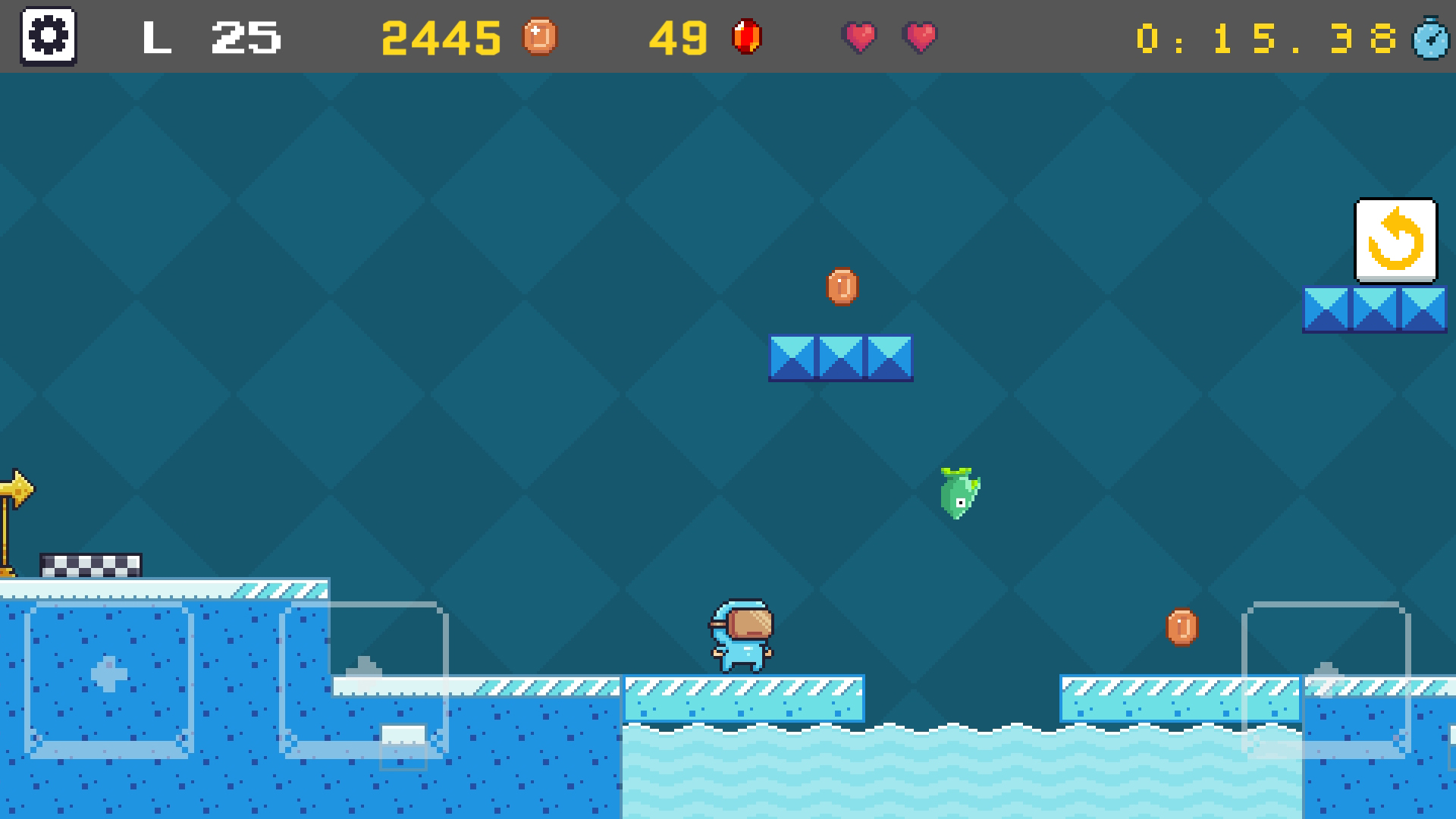Select the red gem icon in the HUD
This screenshot has width=1456, height=819.
point(746,36)
